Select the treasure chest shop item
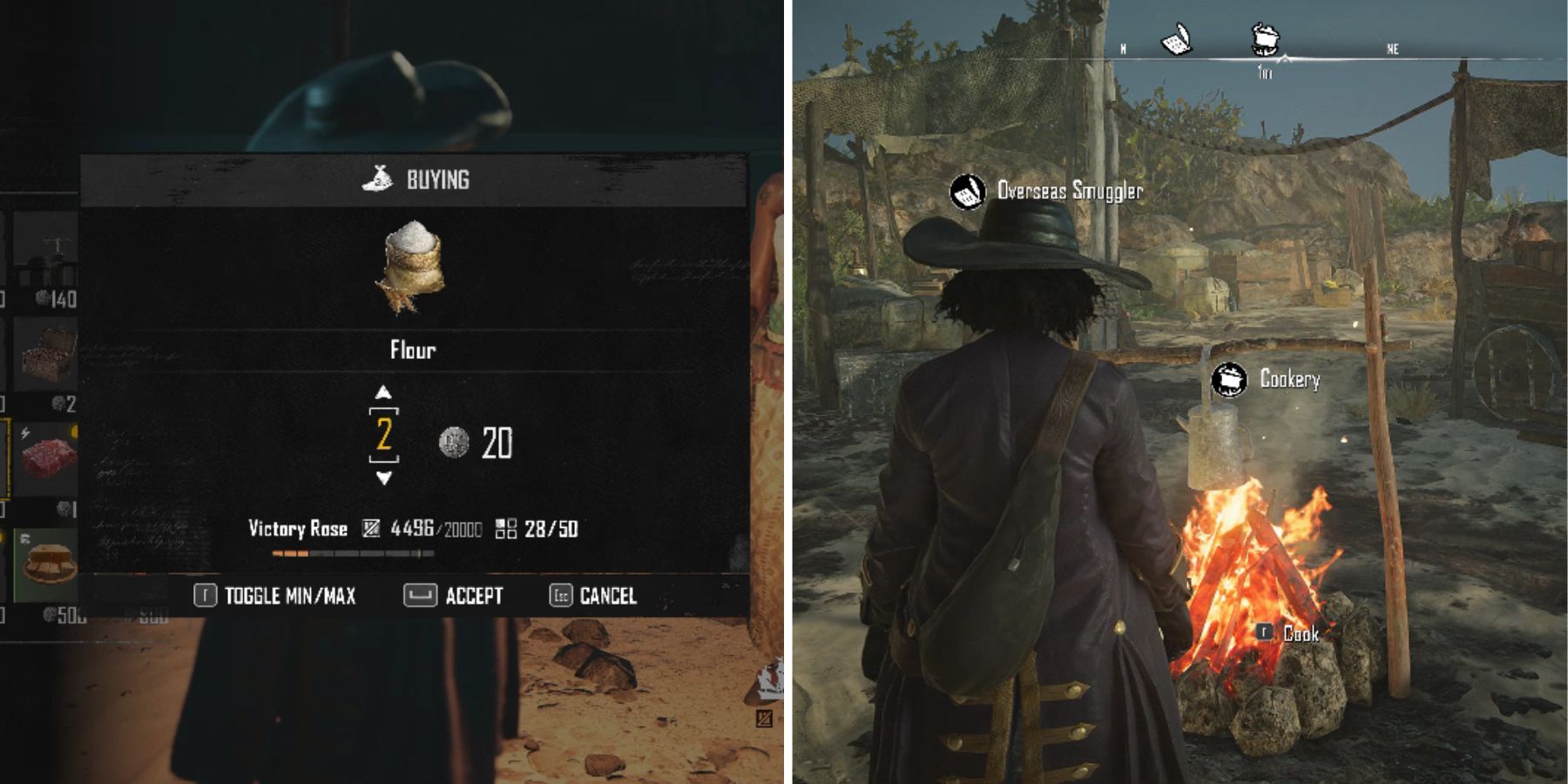 pos(47,355)
